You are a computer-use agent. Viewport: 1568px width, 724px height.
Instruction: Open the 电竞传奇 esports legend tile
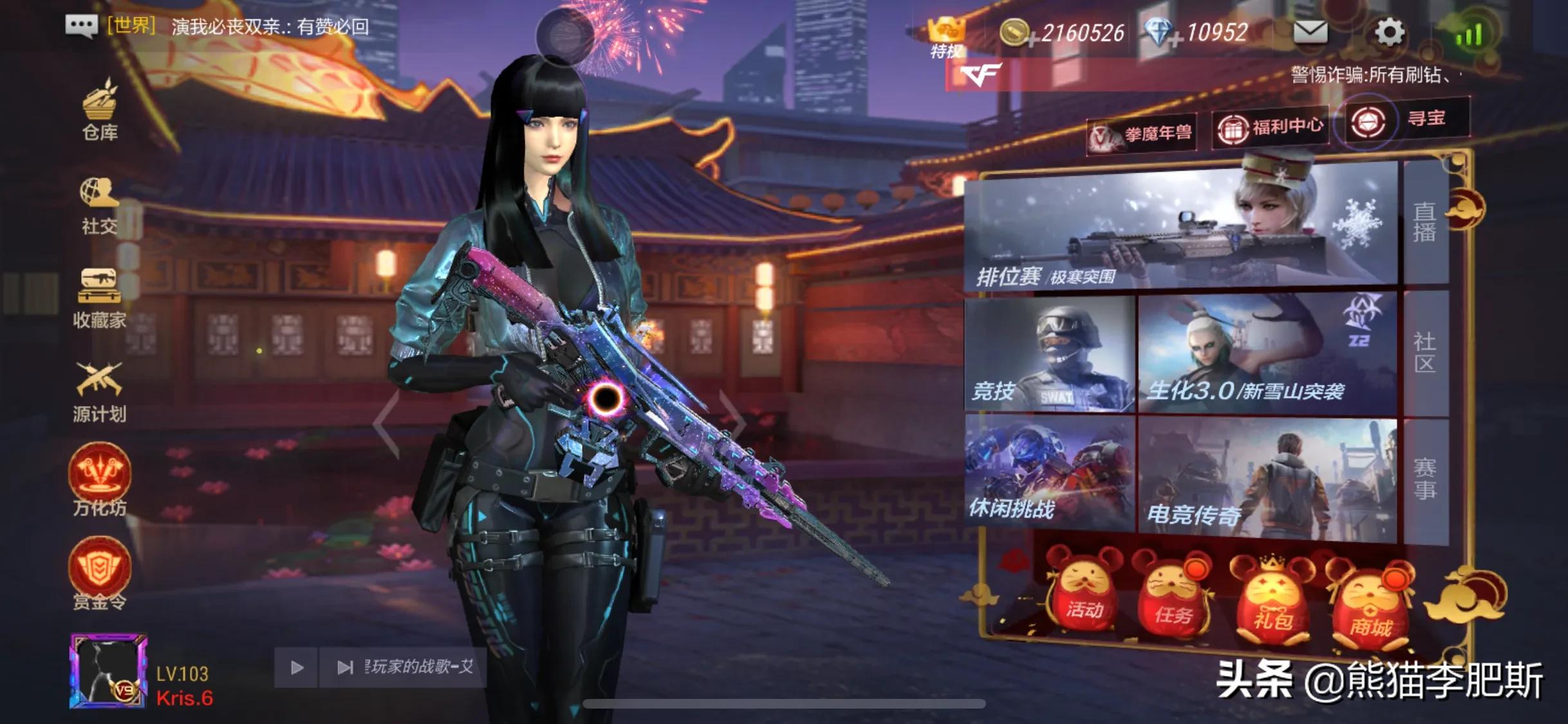[1267, 478]
